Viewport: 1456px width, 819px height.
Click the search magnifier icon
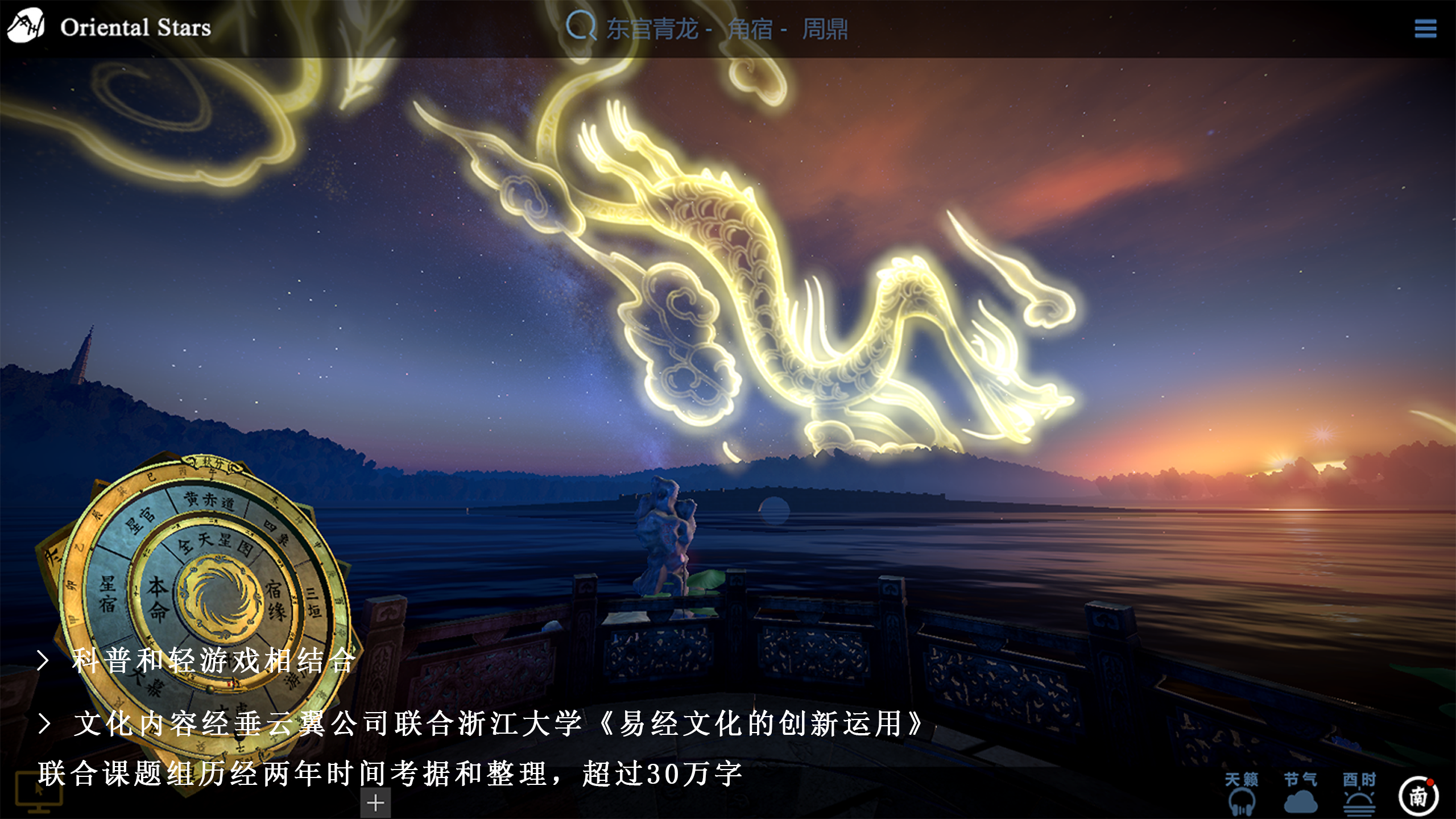coord(581,26)
